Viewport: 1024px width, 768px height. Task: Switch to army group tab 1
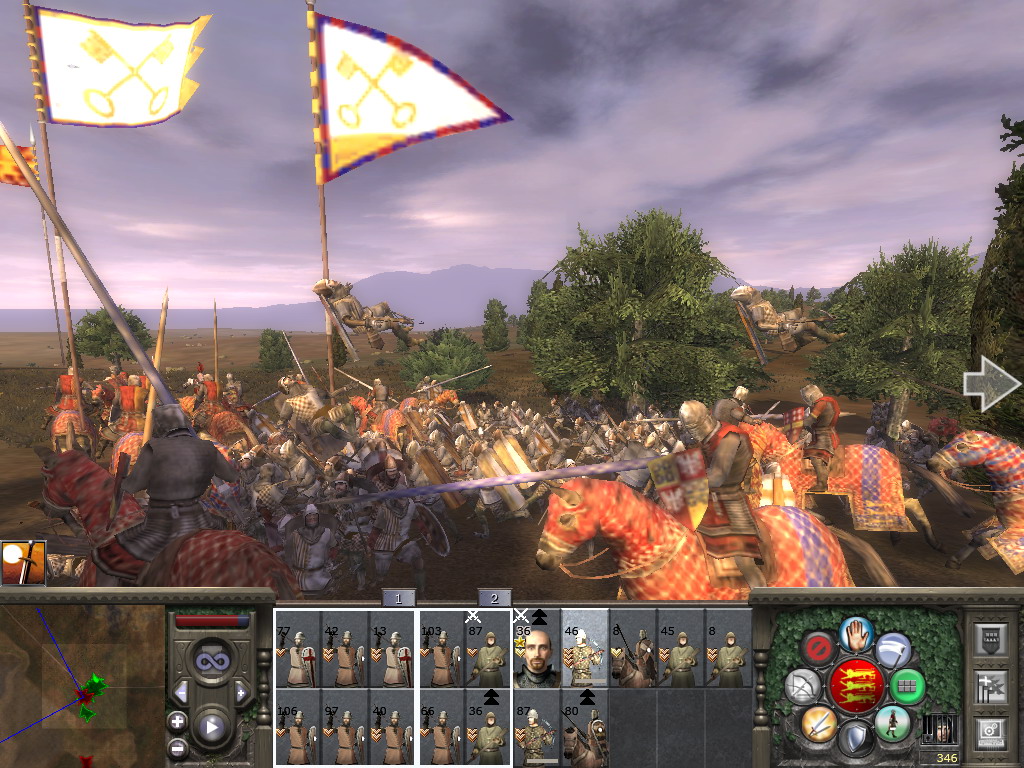tap(398, 598)
